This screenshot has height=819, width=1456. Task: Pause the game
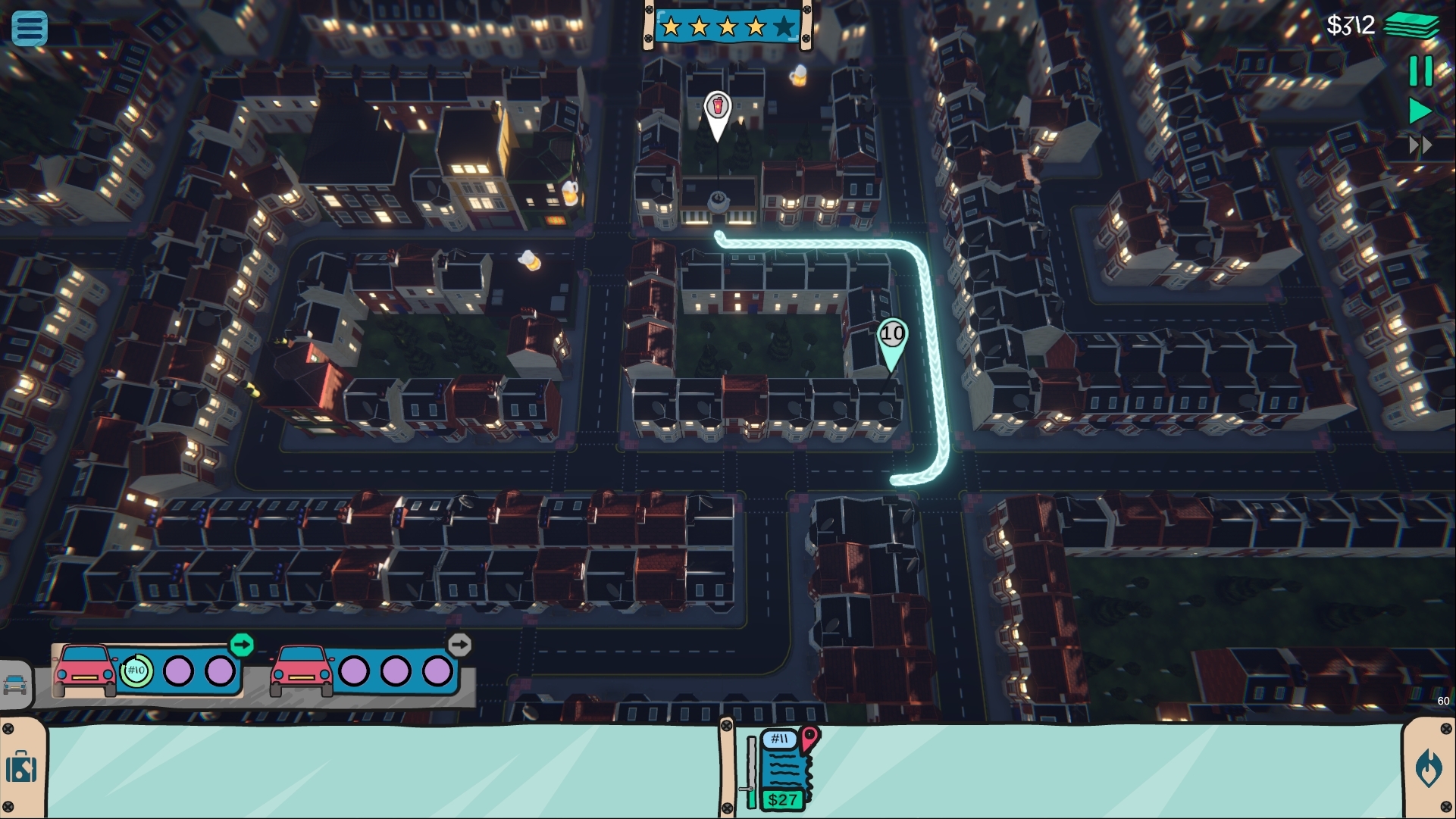click(1420, 71)
